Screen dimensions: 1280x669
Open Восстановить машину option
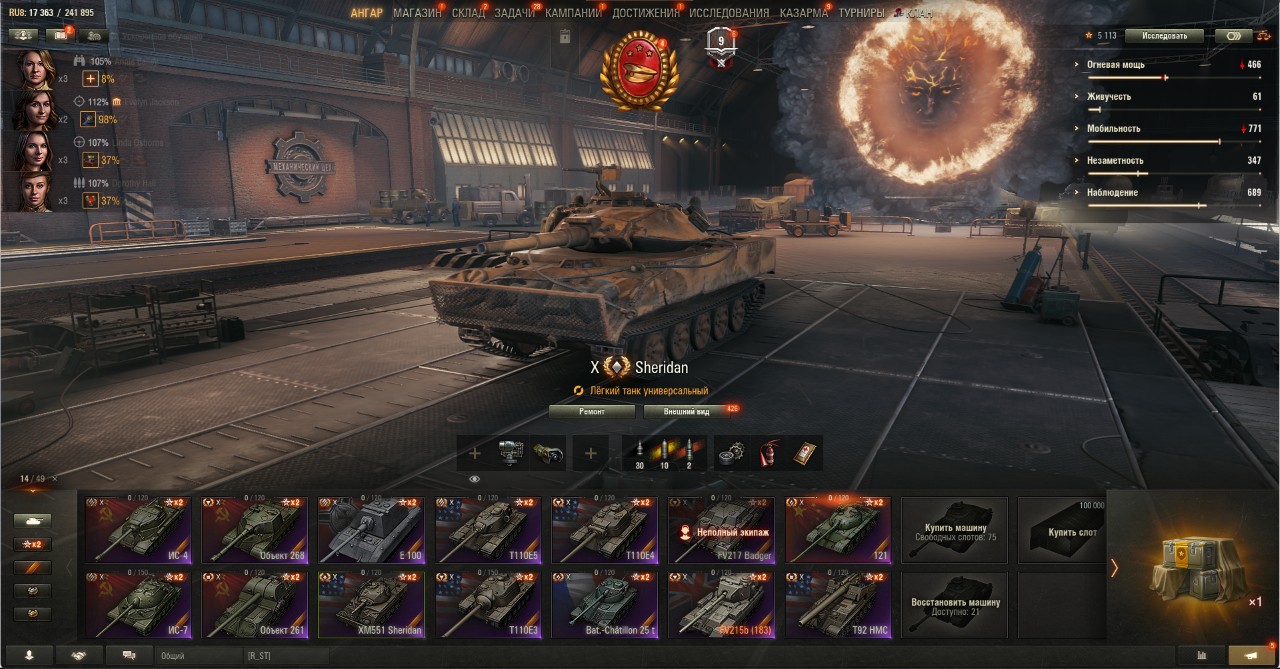[x=954, y=605]
